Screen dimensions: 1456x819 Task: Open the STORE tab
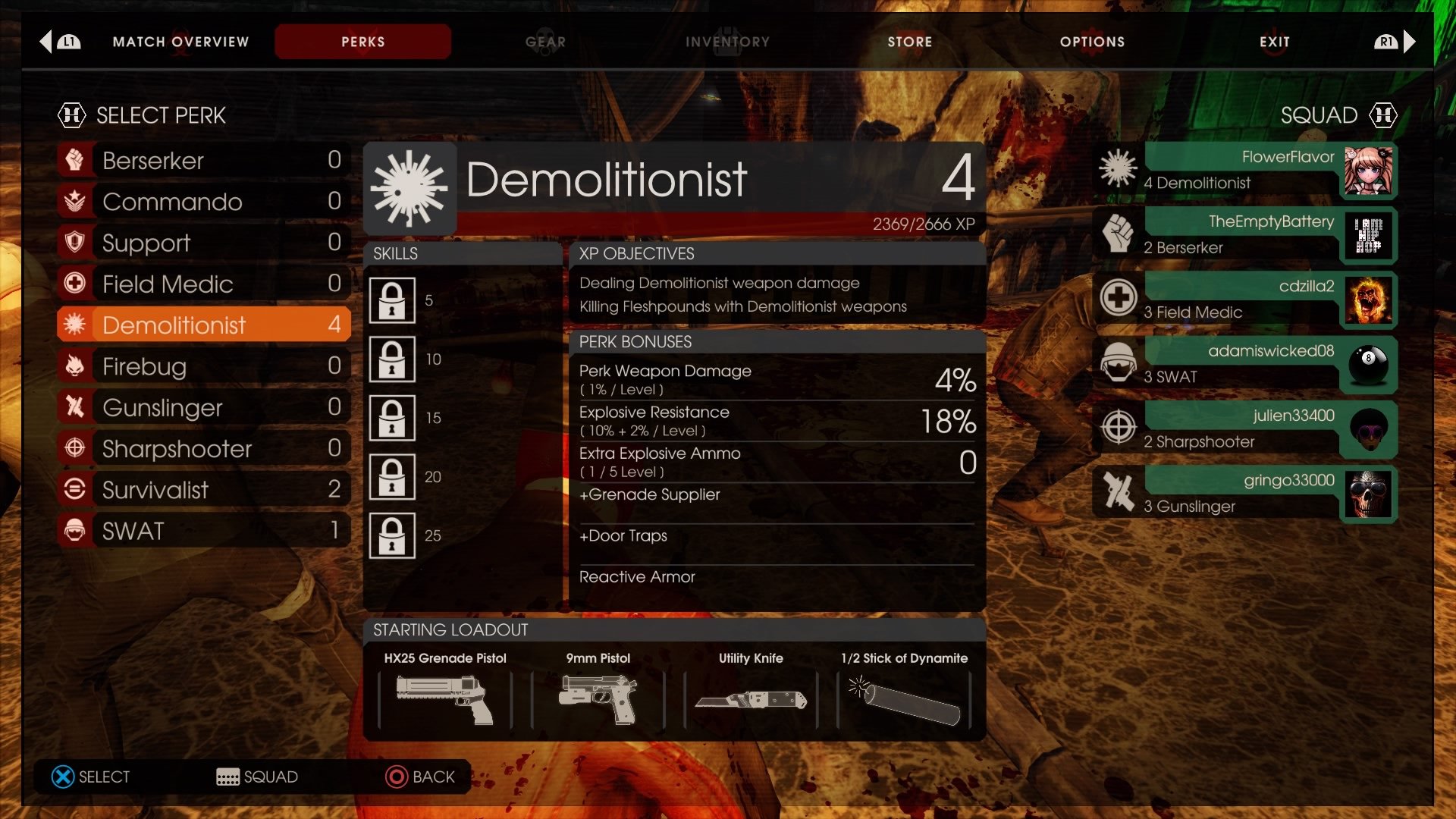pyautogui.click(x=909, y=42)
